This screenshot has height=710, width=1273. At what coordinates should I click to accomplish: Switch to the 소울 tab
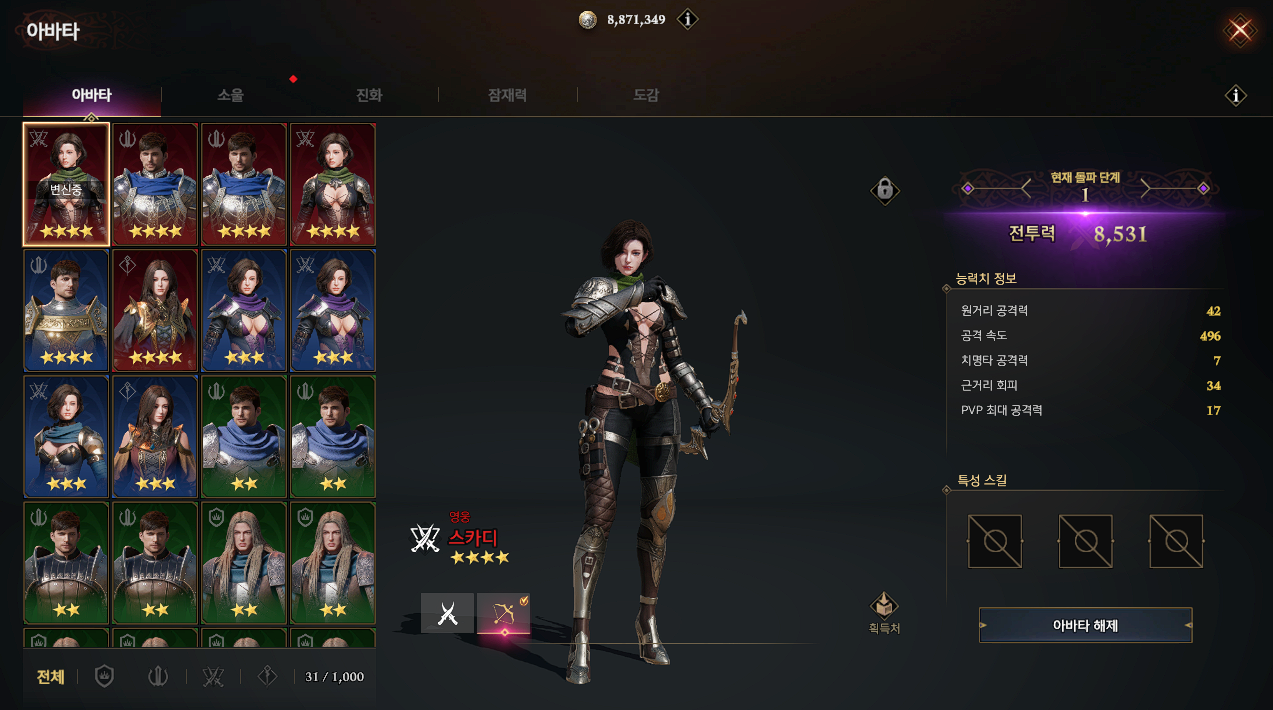click(x=231, y=96)
